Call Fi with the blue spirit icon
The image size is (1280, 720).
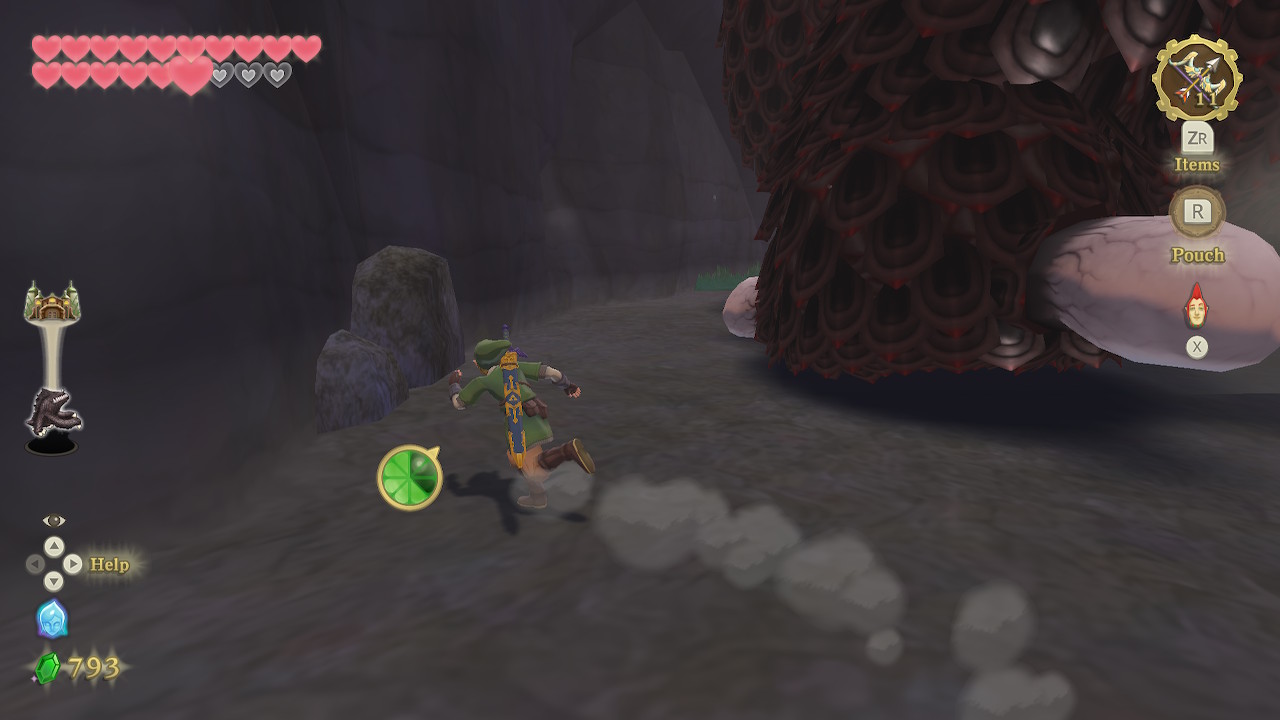52,619
